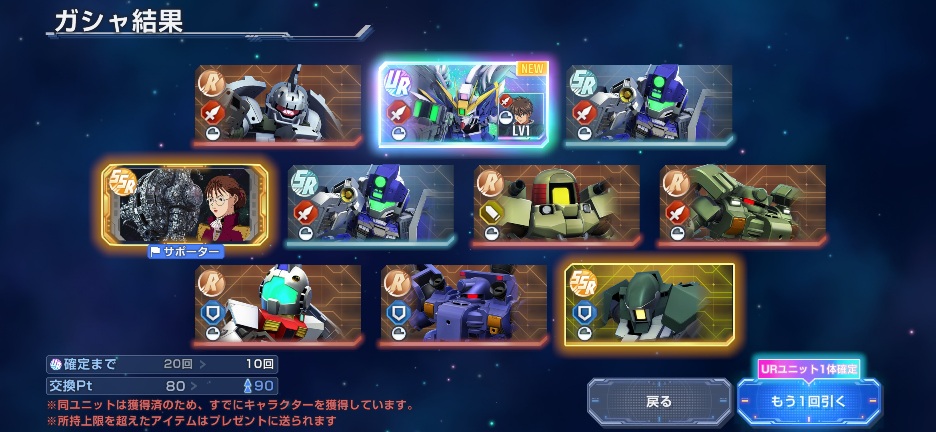View the R-rarity olive green mech card
The width and height of the screenshot is (936, 432).
tap(743, 204)
